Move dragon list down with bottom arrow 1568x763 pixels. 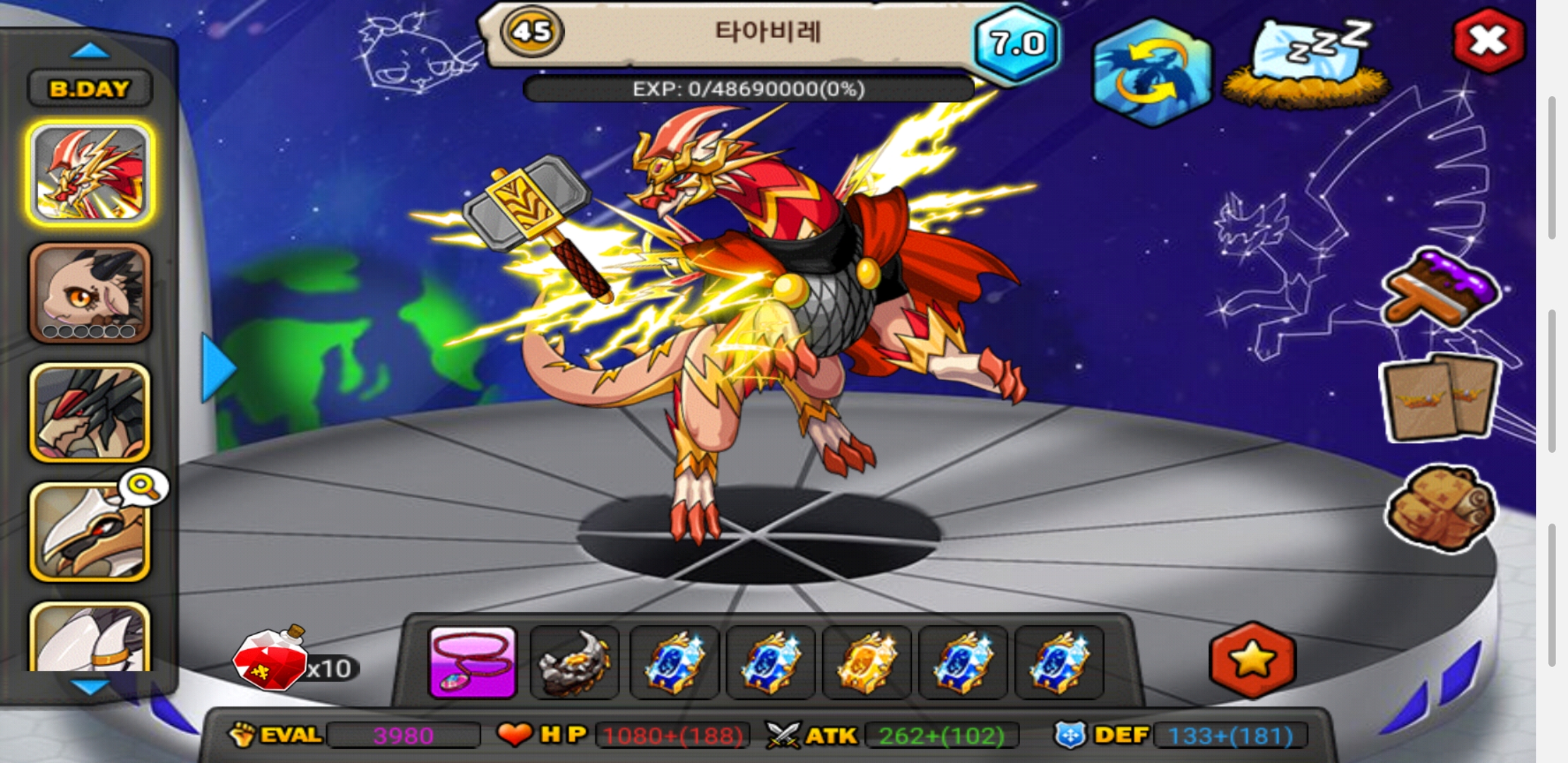pos(90,686)
